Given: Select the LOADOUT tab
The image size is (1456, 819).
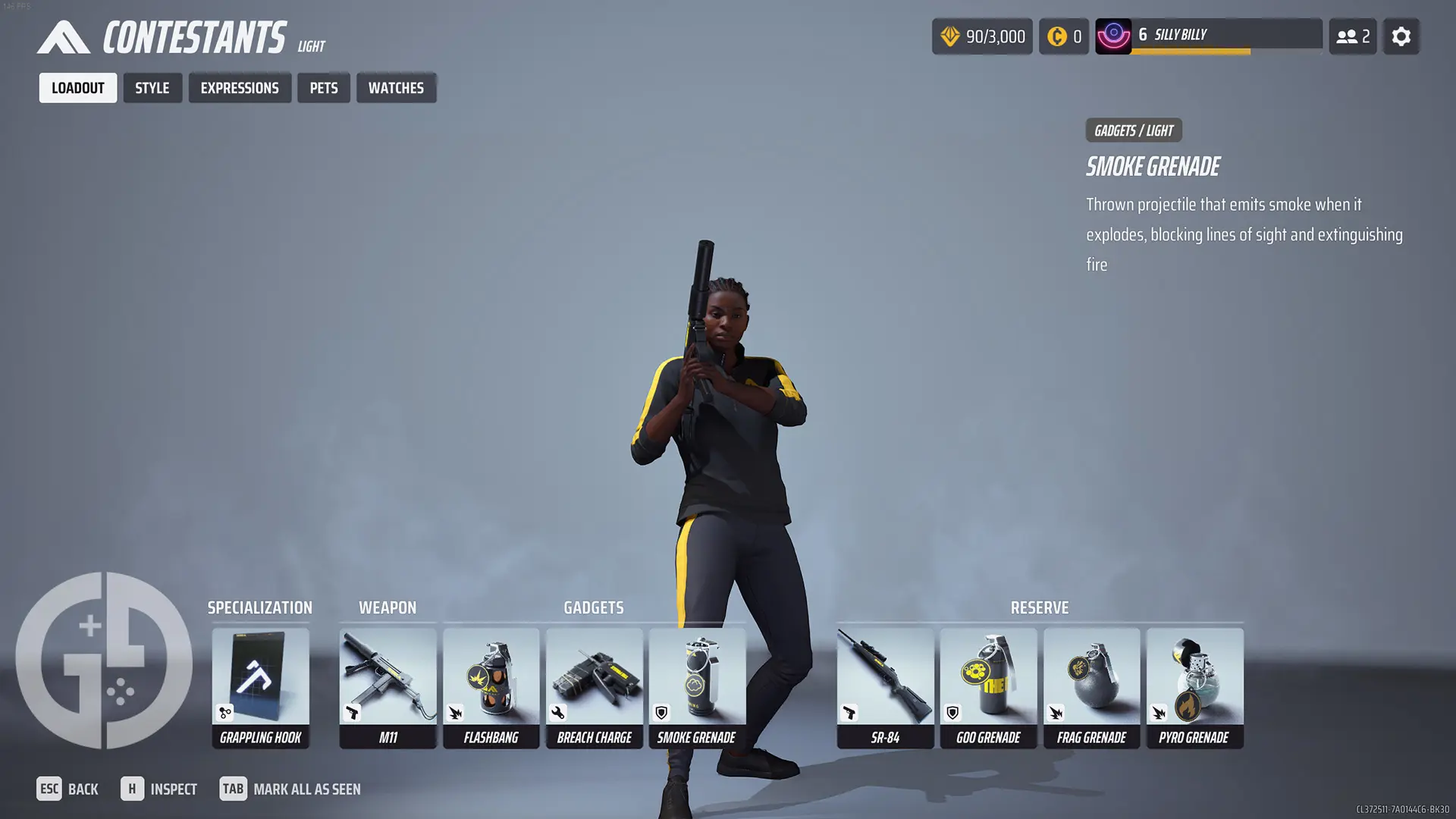Looking at the screenshot, I should coord(77,87).
